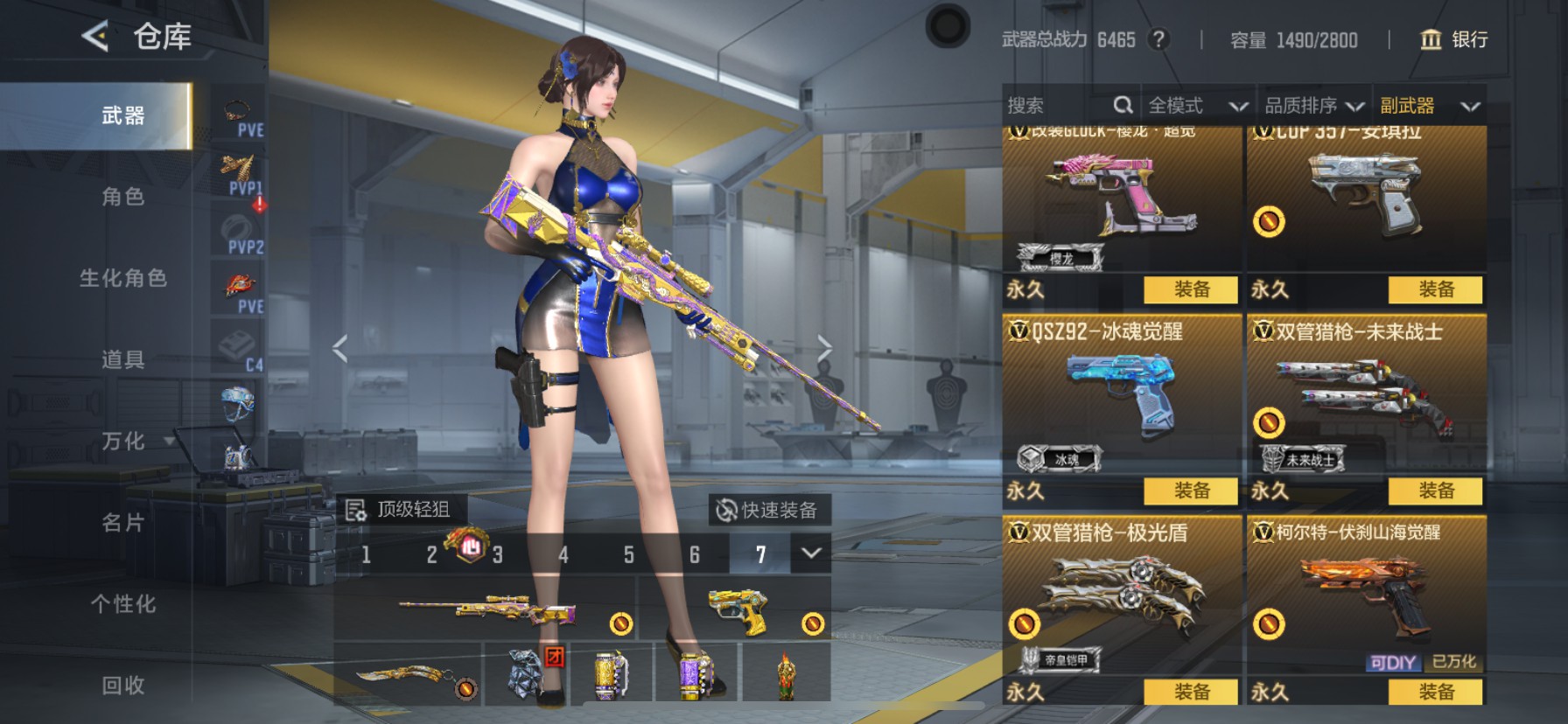Tap the search magnifier icon
Screen dimensions: 1568x724
1123,105
